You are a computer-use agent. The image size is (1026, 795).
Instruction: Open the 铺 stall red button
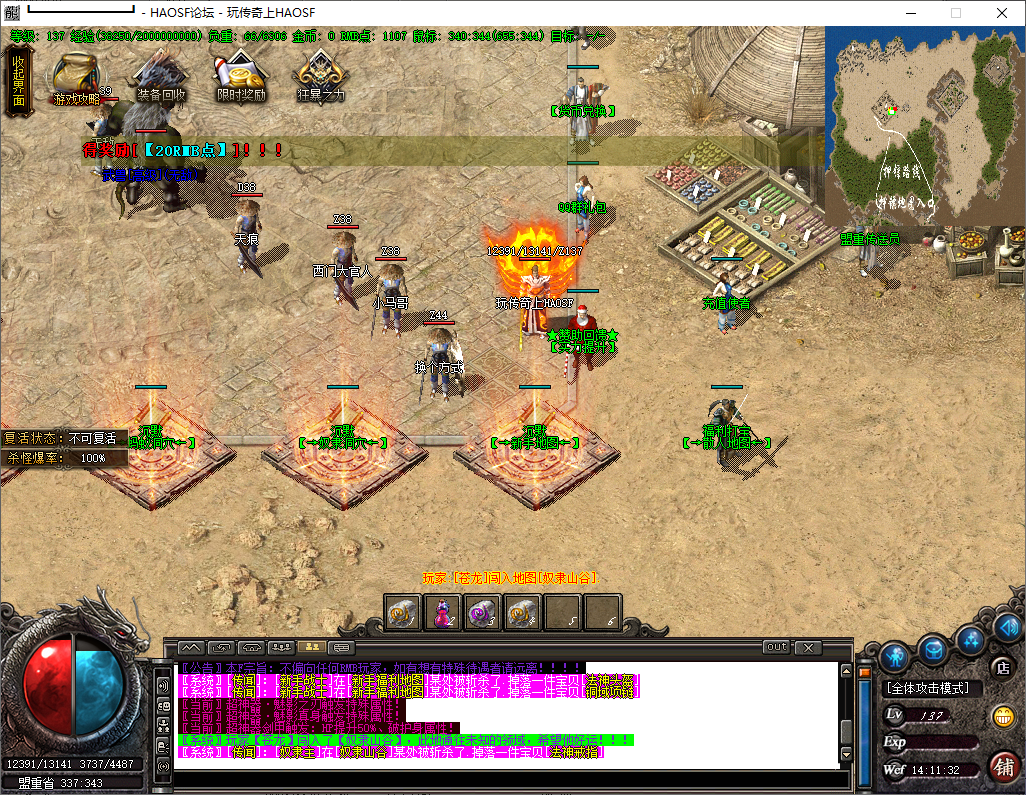[x=1003, y=766]
